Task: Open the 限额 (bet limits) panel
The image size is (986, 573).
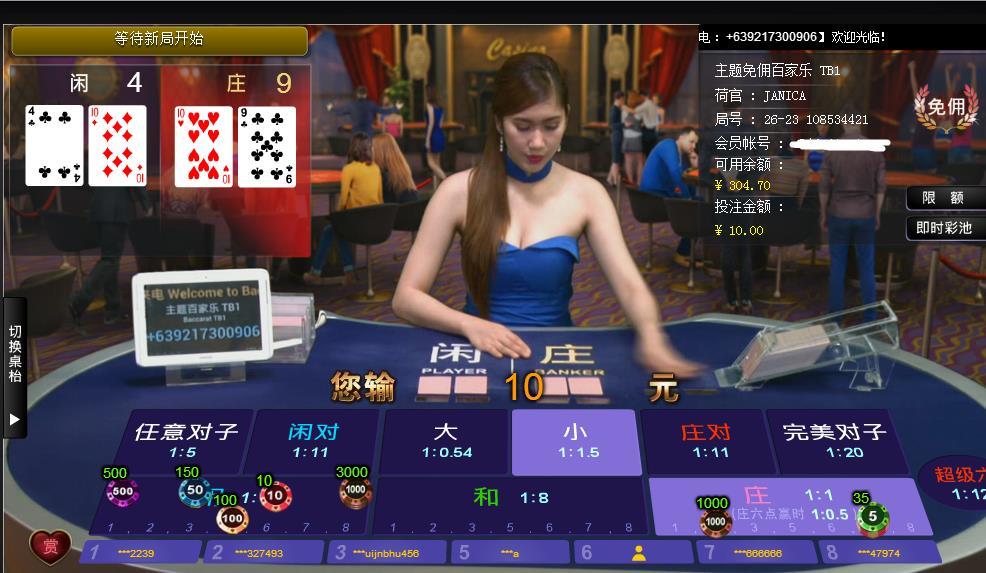Action: [x=943, y=198]
